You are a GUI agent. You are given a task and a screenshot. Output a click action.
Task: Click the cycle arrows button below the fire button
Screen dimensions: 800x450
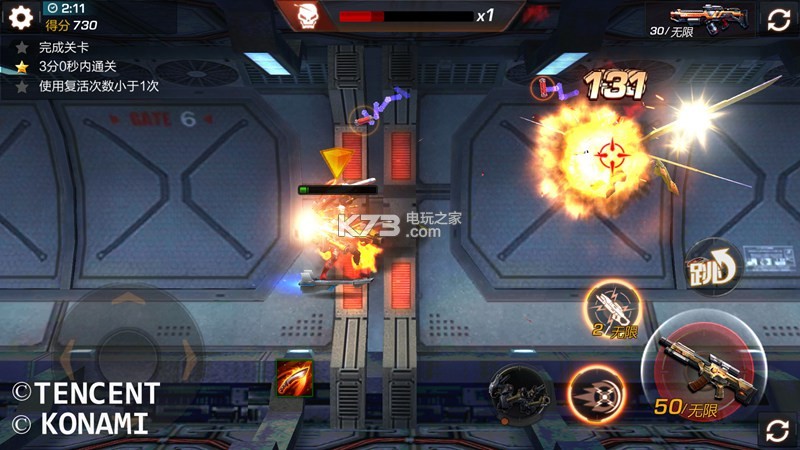(x=777, y=430)
